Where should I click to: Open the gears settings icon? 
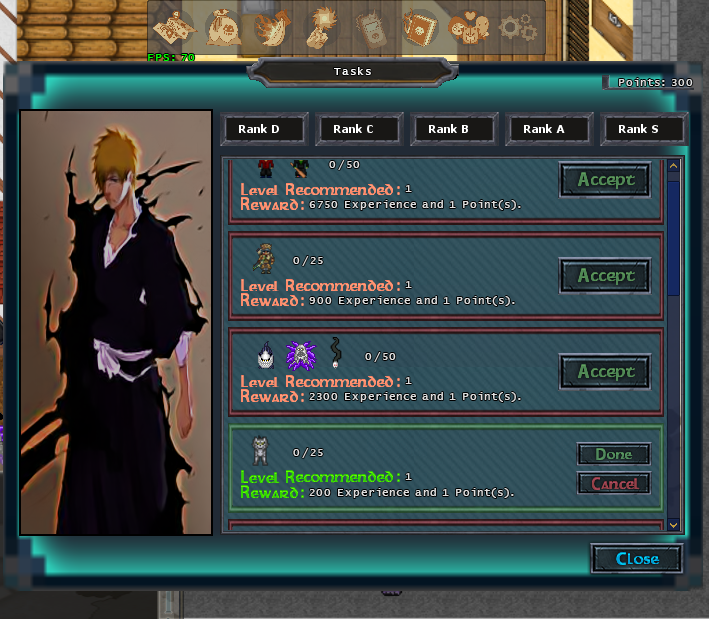[x=517, y=27]
